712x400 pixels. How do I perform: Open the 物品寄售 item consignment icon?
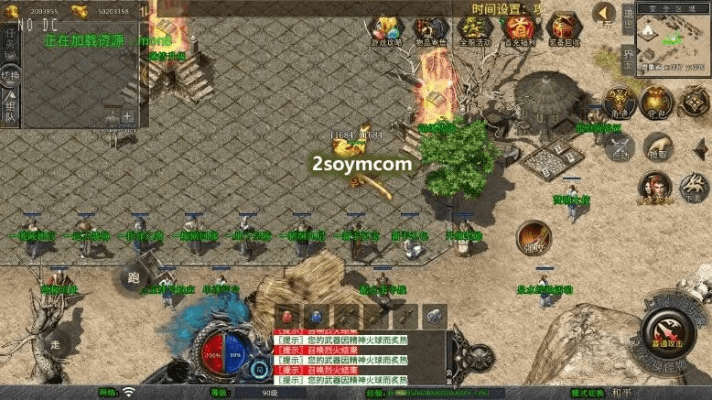(431, 28)
